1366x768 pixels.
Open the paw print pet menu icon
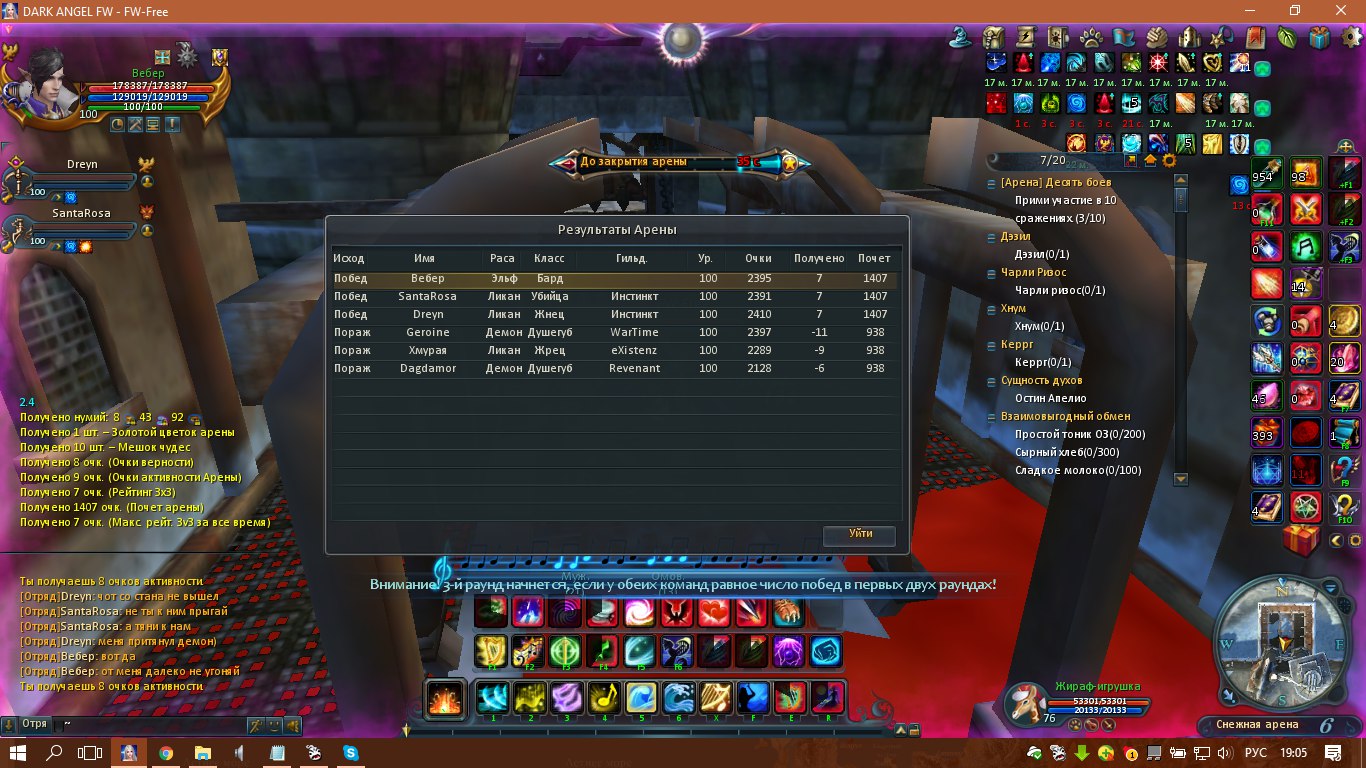click(1091, 38)
